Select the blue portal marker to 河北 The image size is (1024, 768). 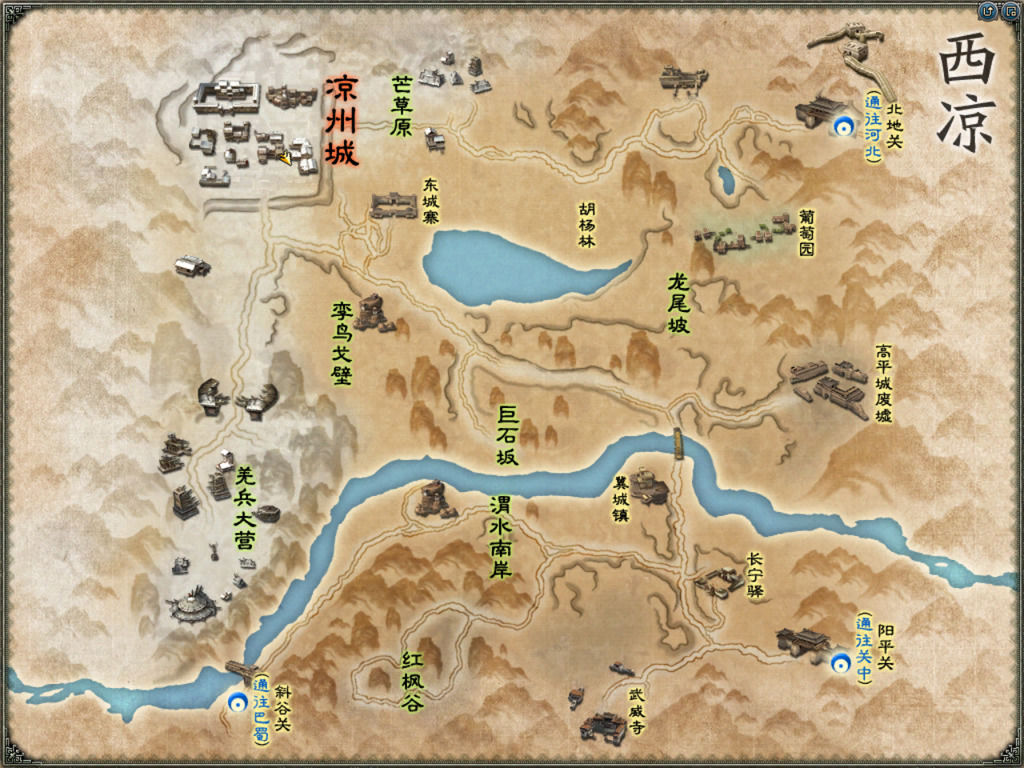click(845, 125)
